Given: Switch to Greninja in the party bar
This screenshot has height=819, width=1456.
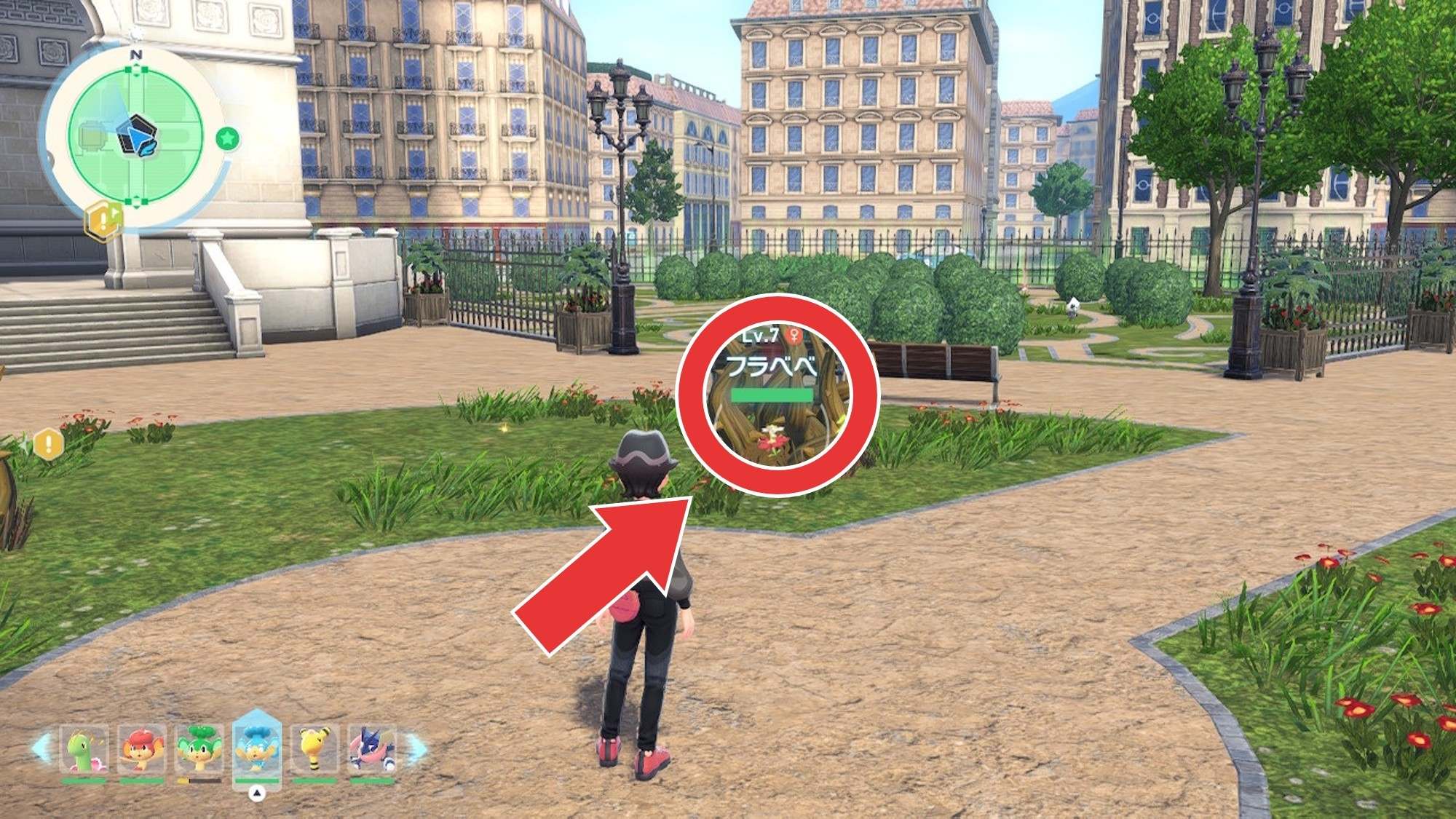Looking at the screenshot, I should point(372,750).
